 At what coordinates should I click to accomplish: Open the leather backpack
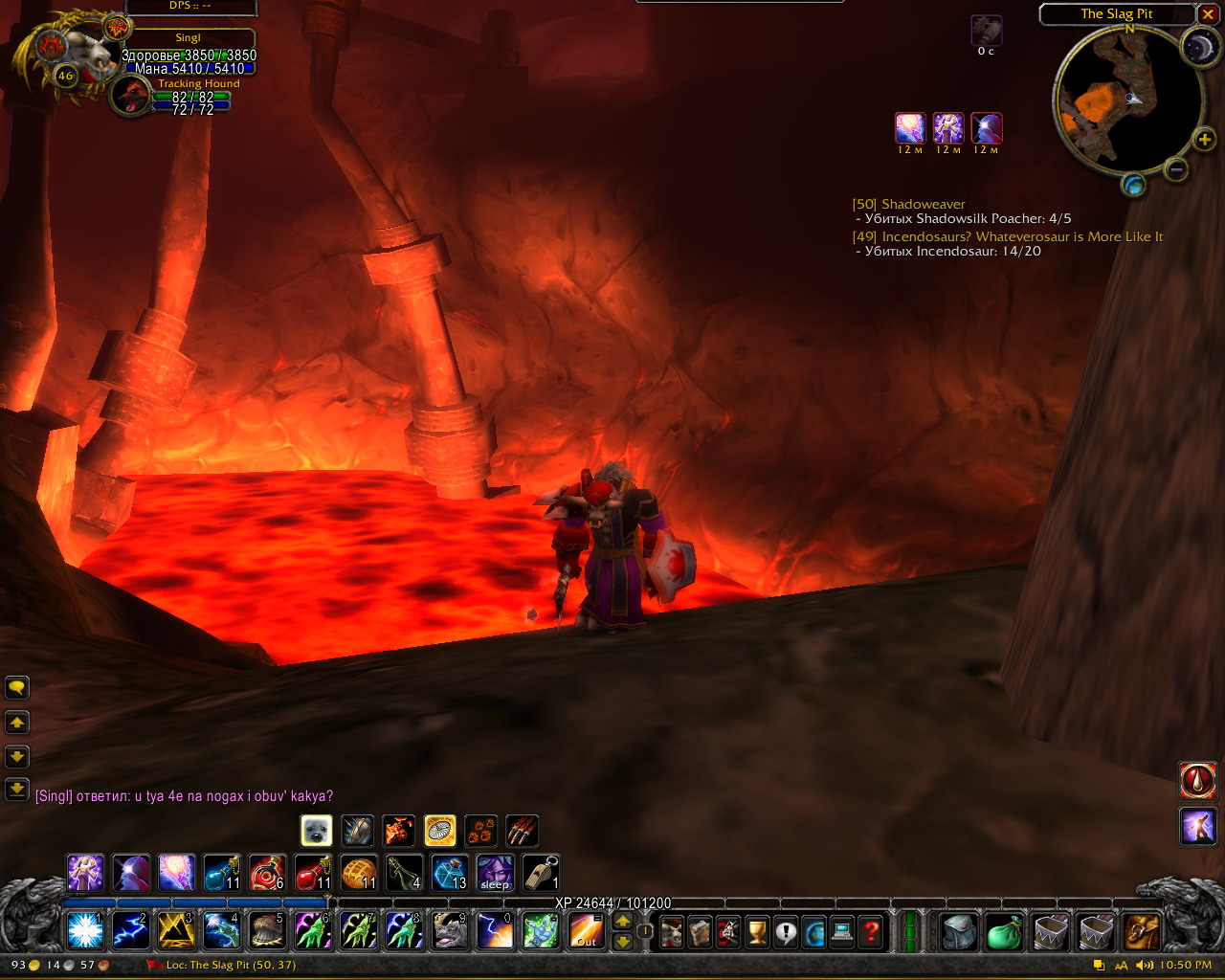coord(1142,930)
